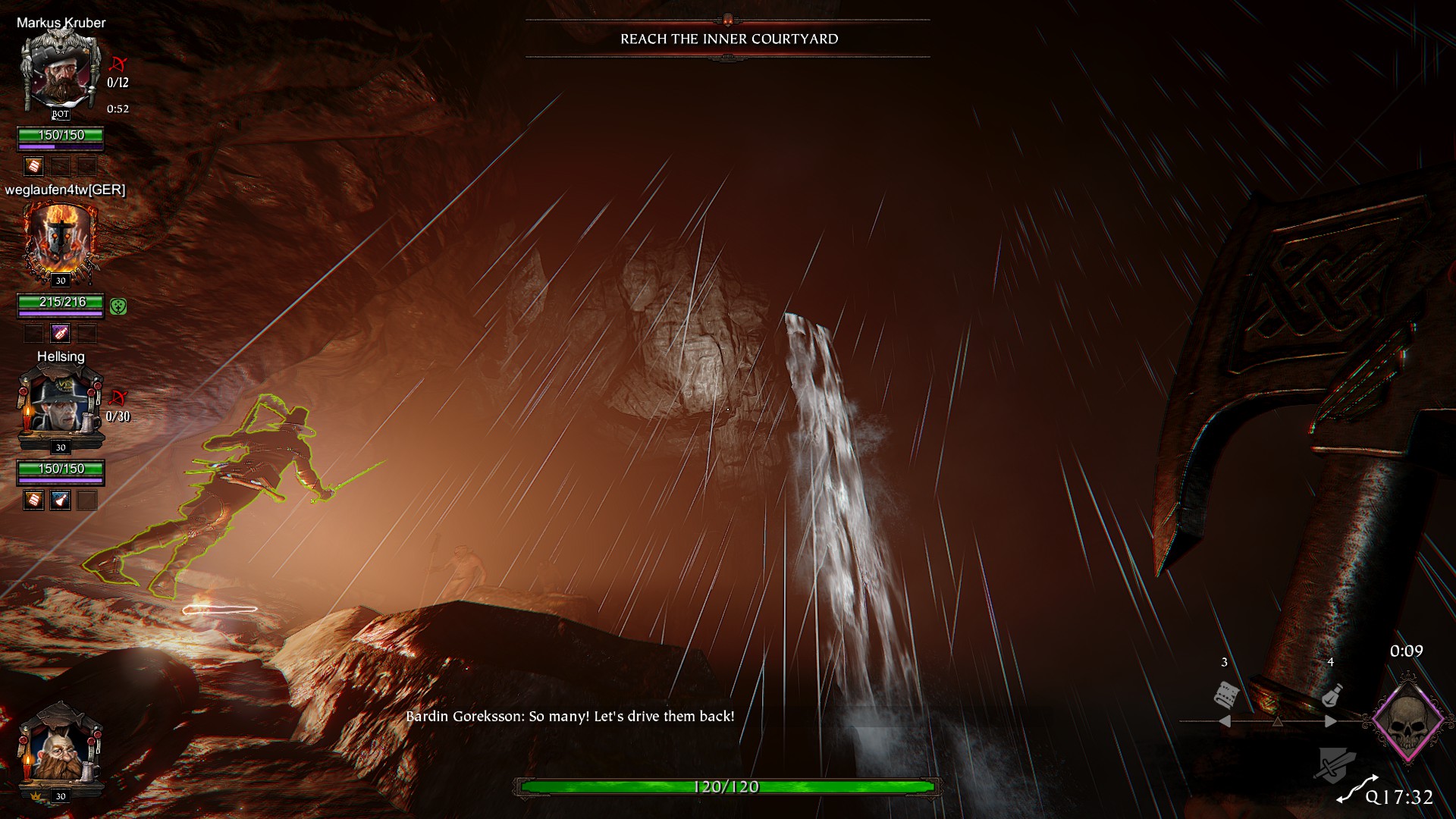Click the right arrow on the item selector

coord(1330,721)
